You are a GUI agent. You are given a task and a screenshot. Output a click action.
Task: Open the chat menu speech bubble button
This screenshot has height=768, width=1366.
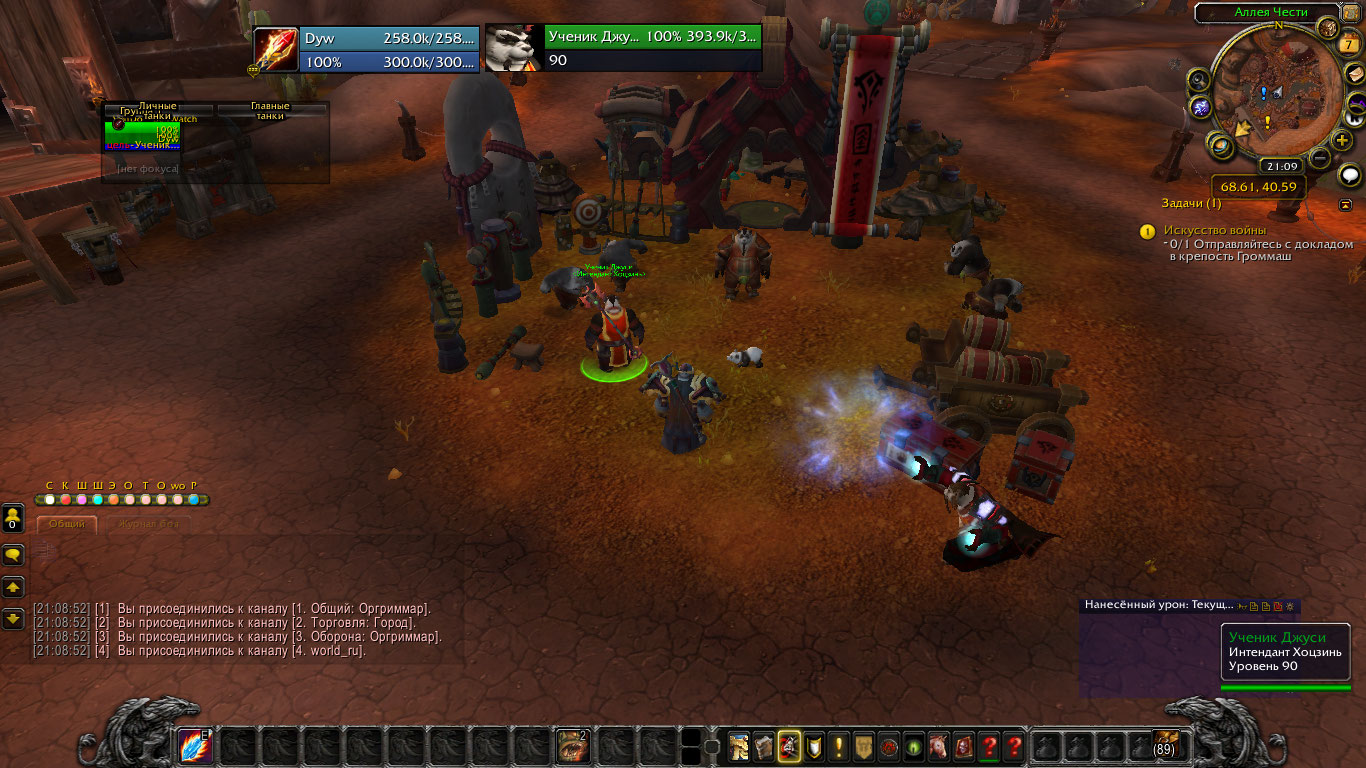click(x=13, y=555)
